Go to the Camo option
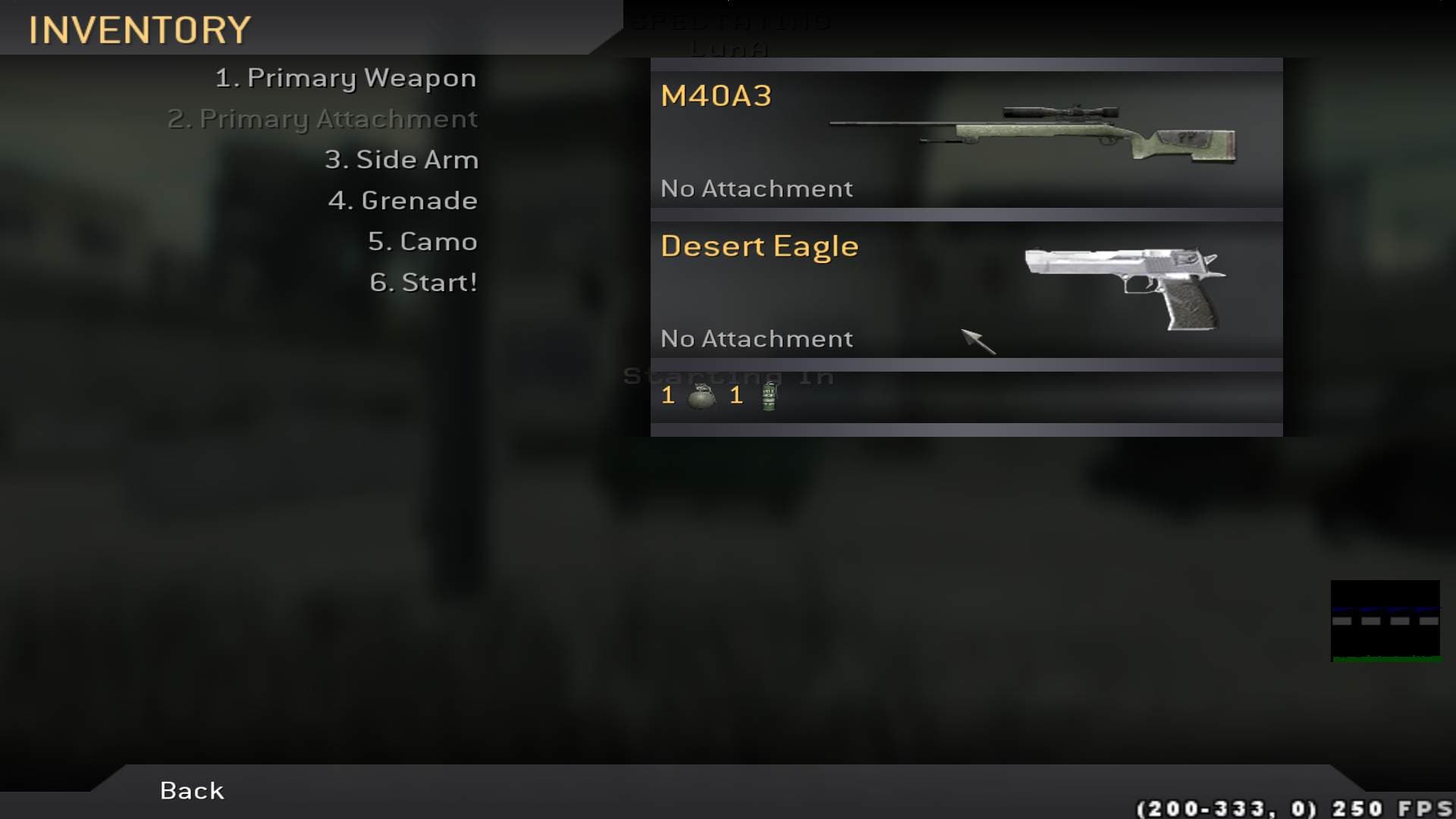1456x819 pixels. pyautogui.click(x=422, y=242)
